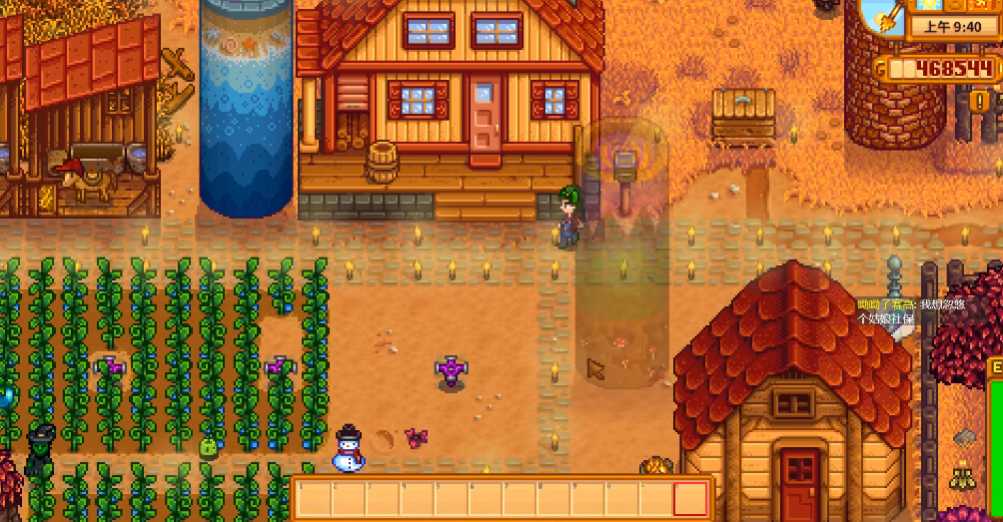
Task: Open the quest journal exclamation icon
Action: pos(978,101)
